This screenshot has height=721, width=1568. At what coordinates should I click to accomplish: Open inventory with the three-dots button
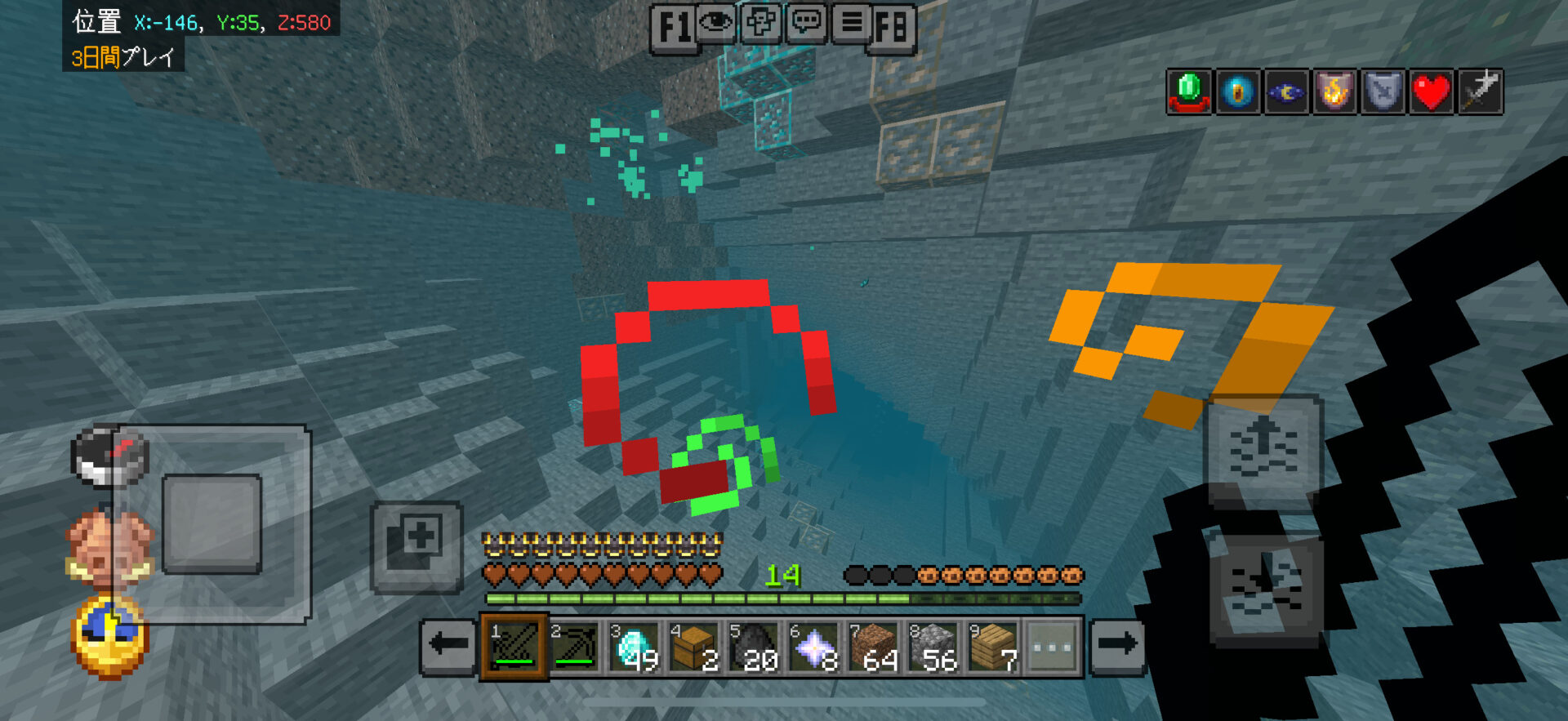point(1053,647)
